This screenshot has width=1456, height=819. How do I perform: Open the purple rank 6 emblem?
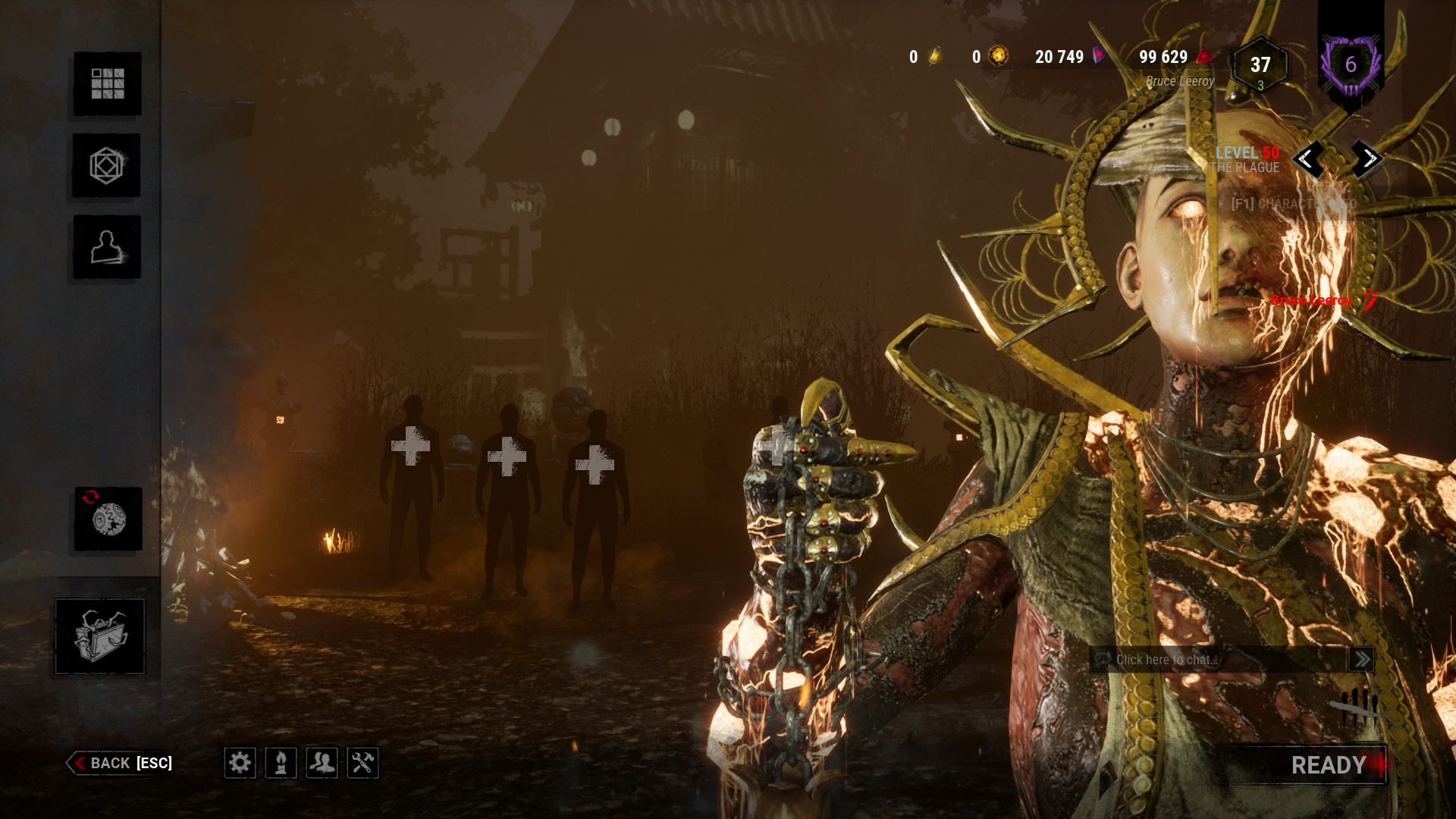click(x=1351, y=65)
